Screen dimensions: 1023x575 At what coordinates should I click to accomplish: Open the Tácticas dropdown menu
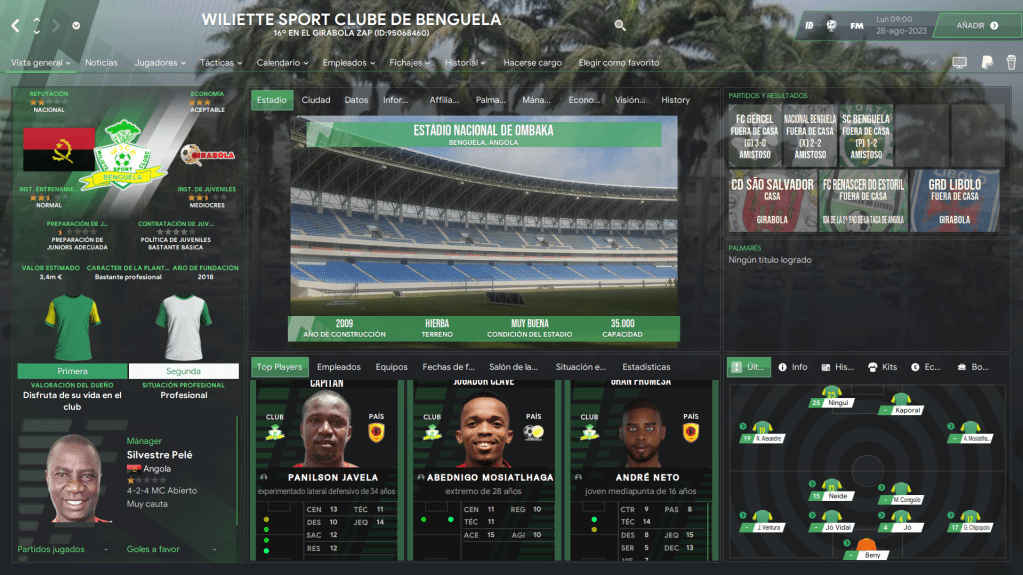[221, 63]
